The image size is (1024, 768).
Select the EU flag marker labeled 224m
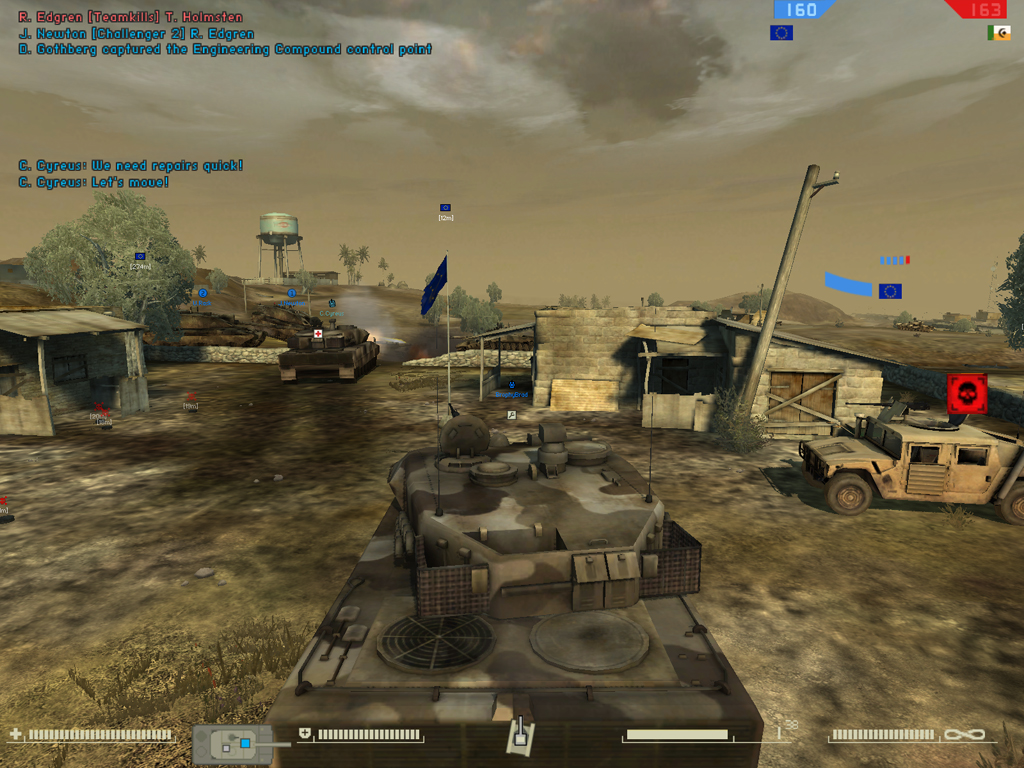coord(140,257)
